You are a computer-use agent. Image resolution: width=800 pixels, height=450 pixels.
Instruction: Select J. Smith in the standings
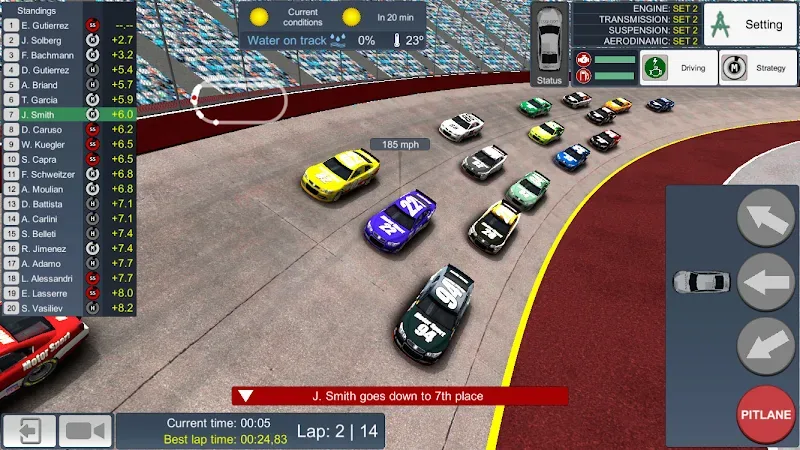coord(68,115)
